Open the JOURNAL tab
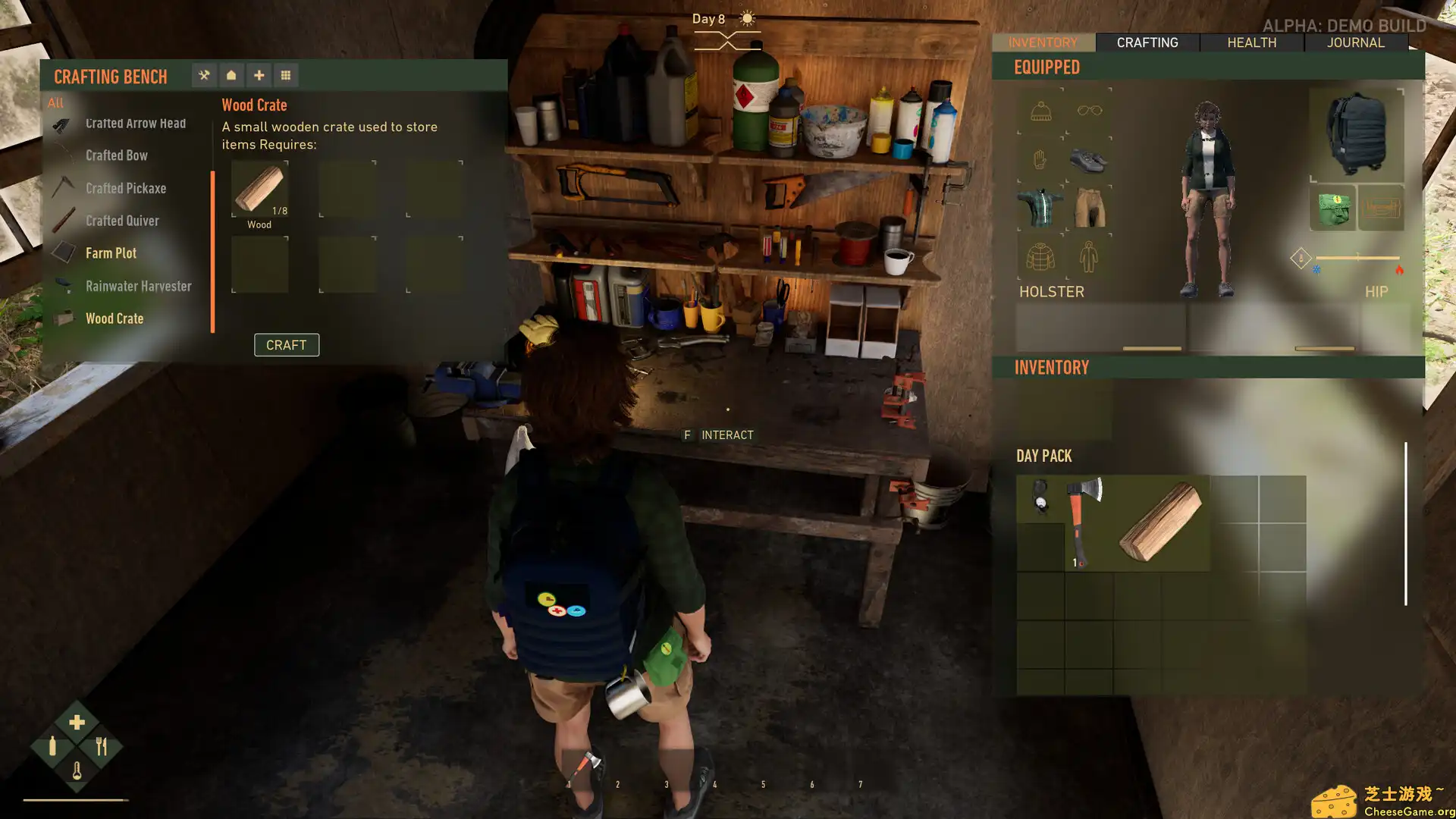Viewport: 1456px width, 819px height. (1356, 42)
